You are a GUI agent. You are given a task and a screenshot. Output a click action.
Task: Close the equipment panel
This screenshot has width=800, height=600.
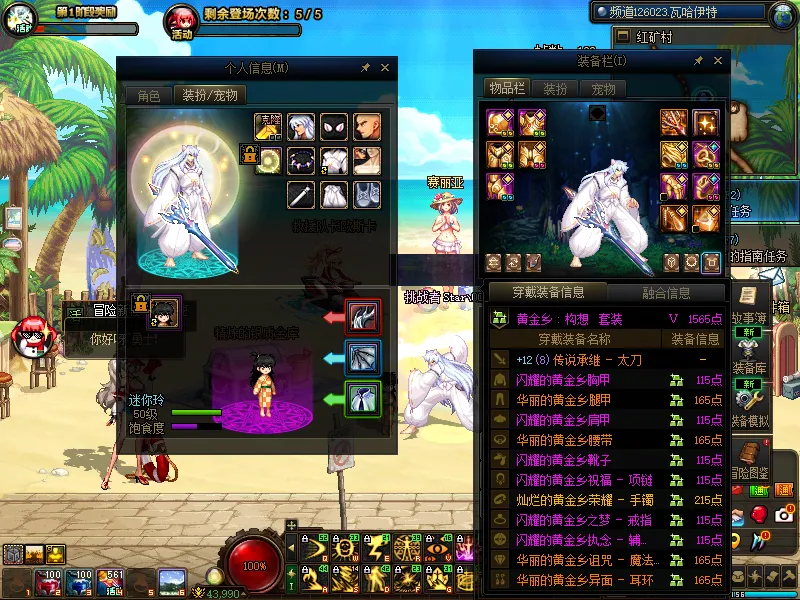[x=717, y=61]
